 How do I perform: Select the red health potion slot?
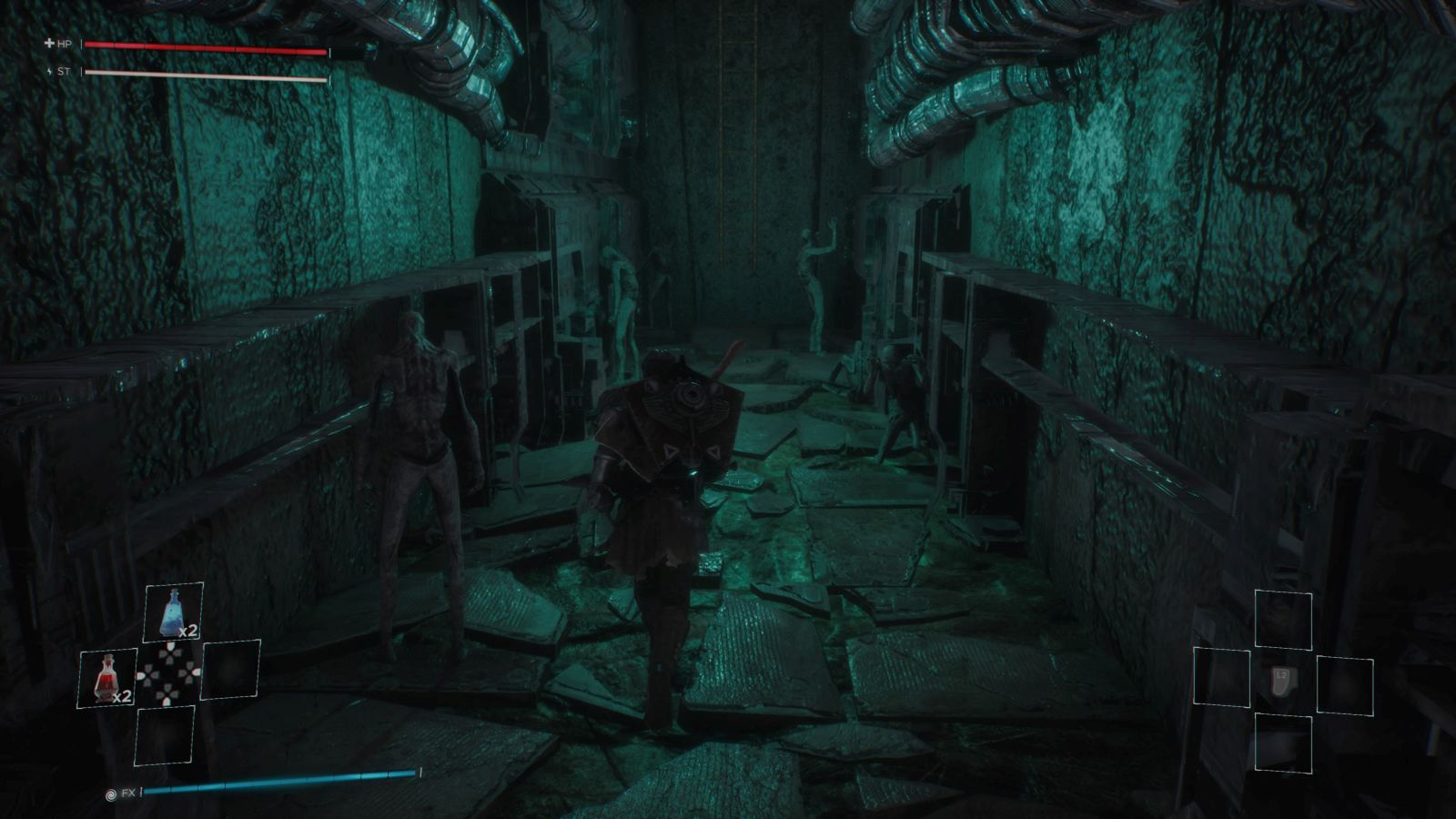point(107,678)
